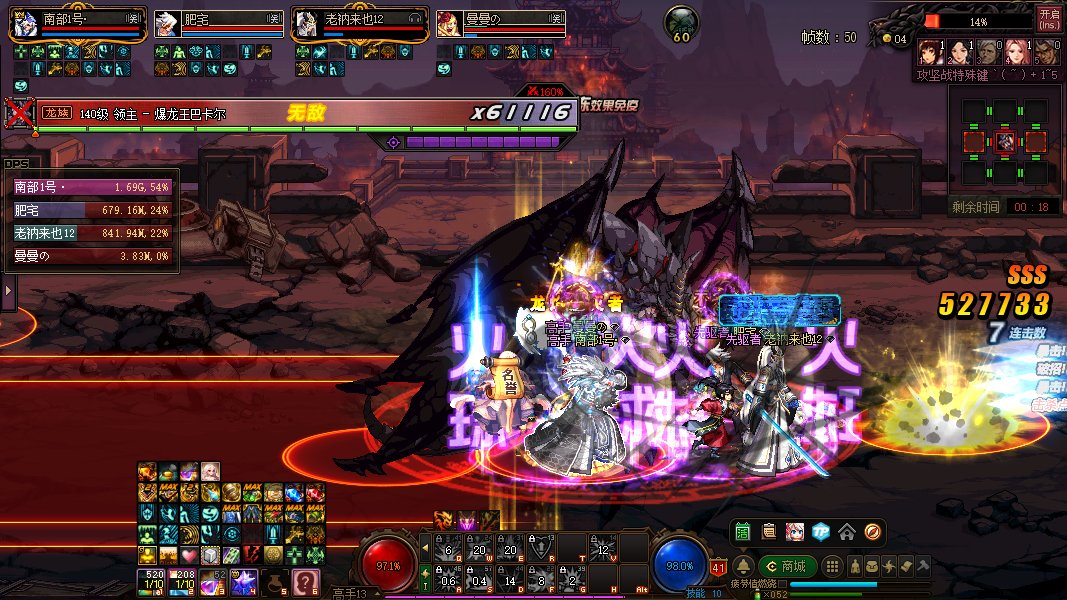The height and width of the screenshot is (600, 1067).
Task: Use the purple star item in slot 4
Action: tap(245, 579)
